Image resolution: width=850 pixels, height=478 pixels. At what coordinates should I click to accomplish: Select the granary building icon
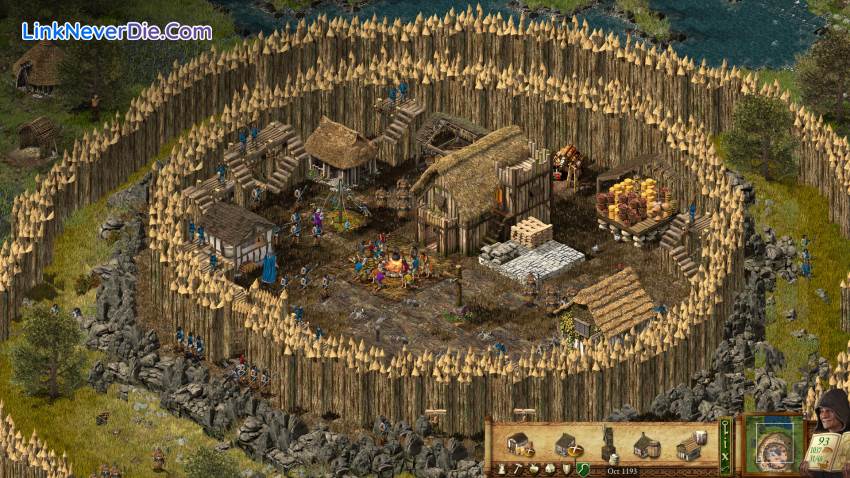[x=518, y=443]
